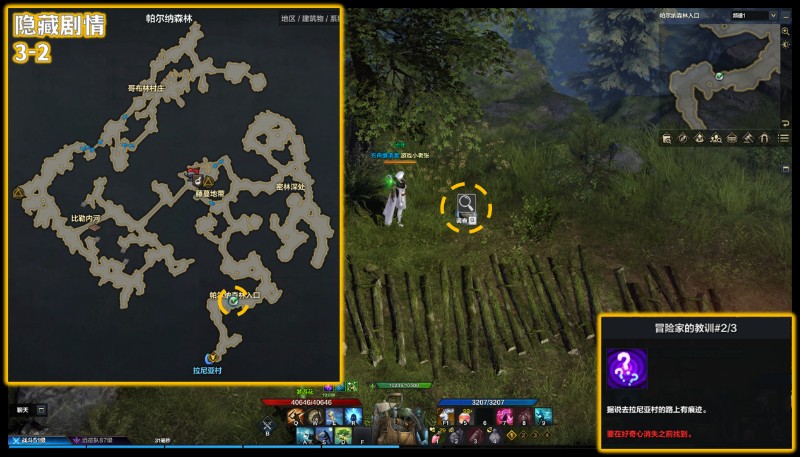Select the Dense Forest Depths label on map

pos(291,187)
